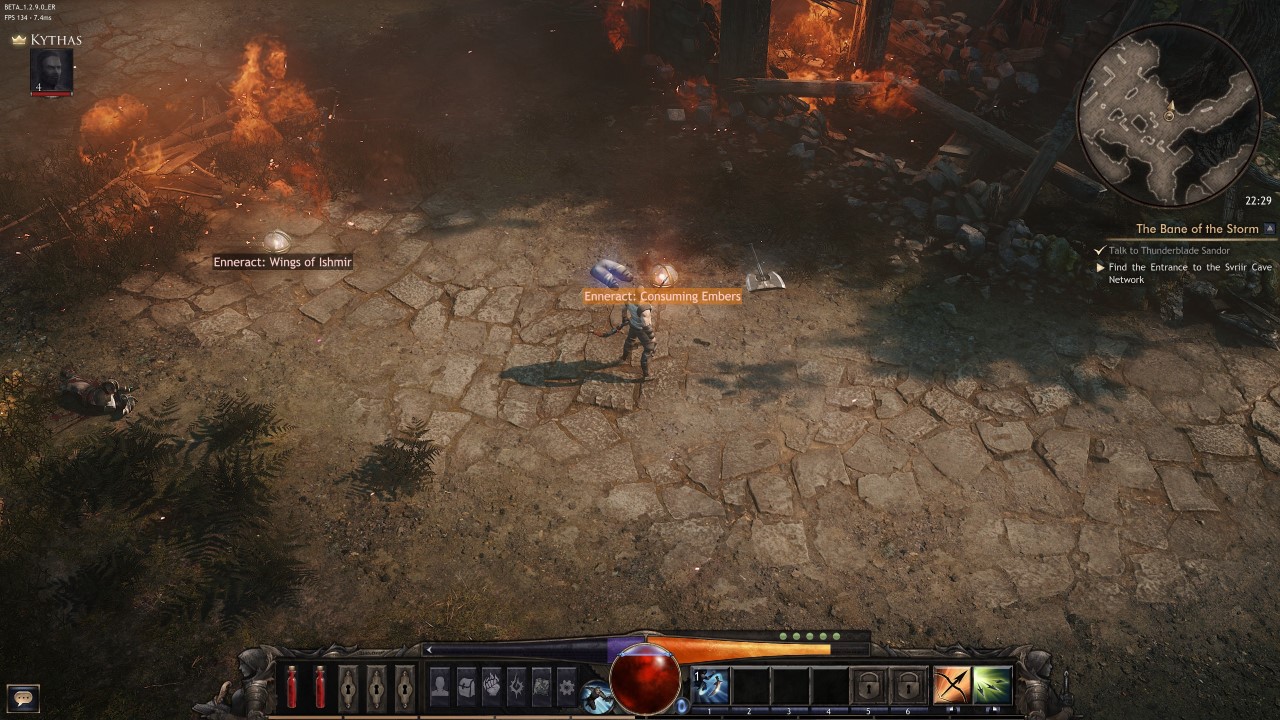This screenshot has width=1280, height=720.
Task: Open the inventory box icon
Action: [x=466, y=686]
